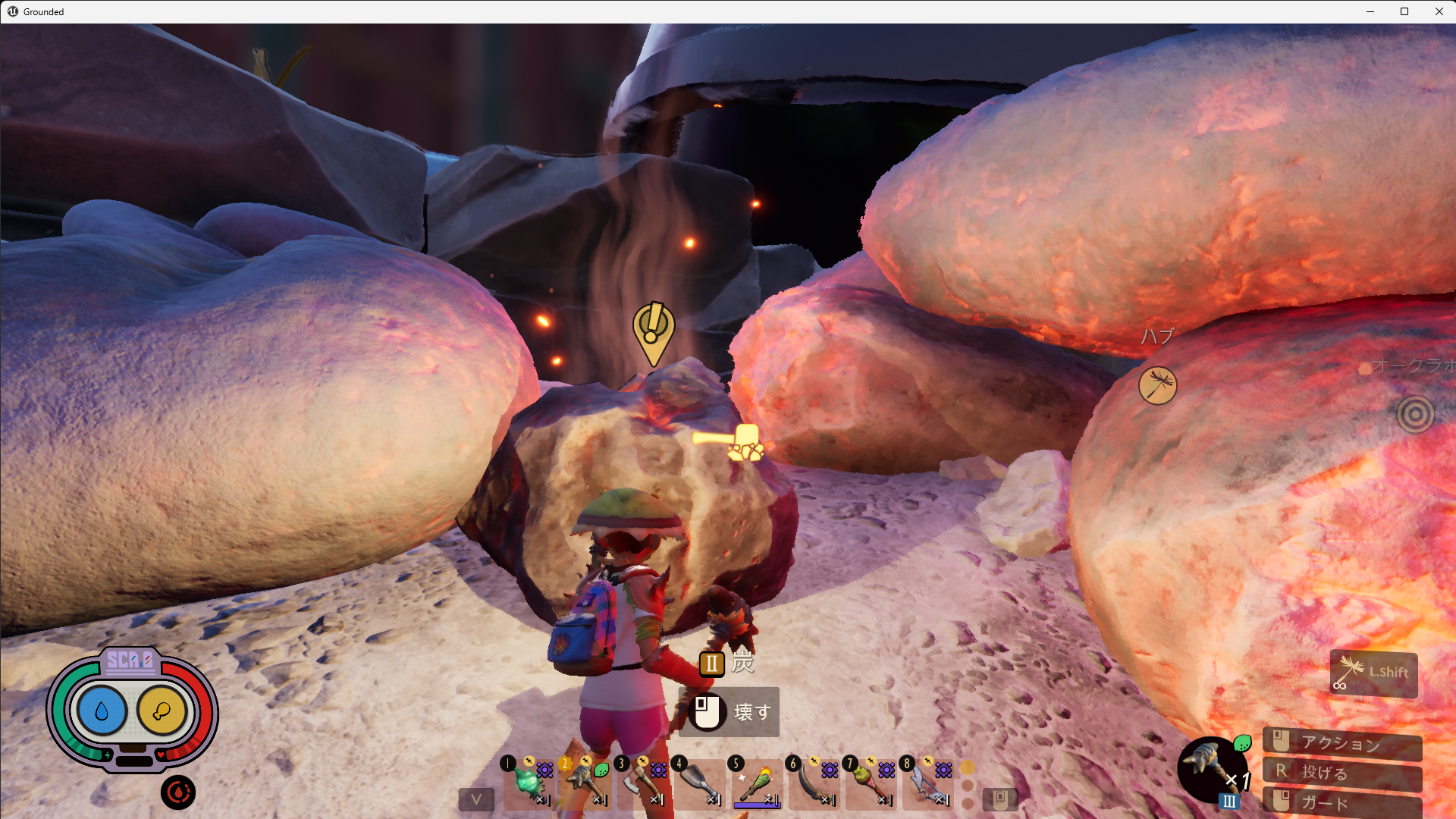The height and width of the screenshot is (819, 1456).
Task: Maximize the Grounded window
Action: [1404, 11]
